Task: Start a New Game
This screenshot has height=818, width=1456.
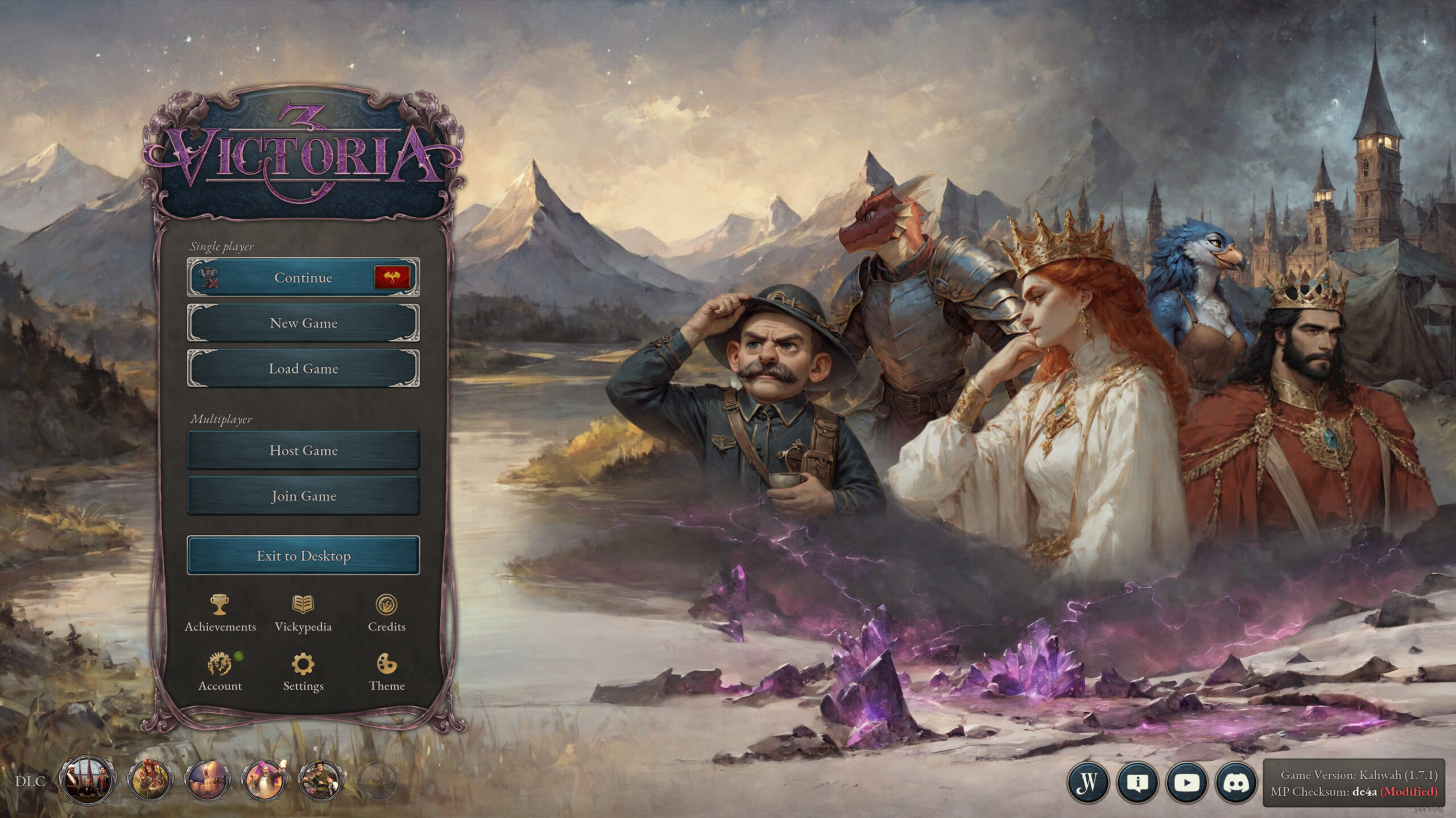Action: (303, 323)
